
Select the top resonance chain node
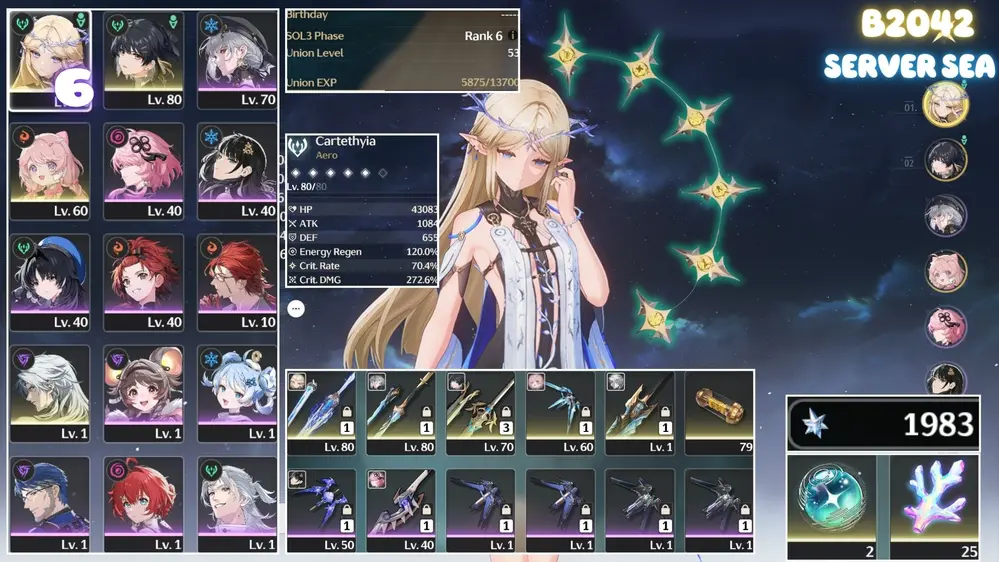[x=567, y=51]
